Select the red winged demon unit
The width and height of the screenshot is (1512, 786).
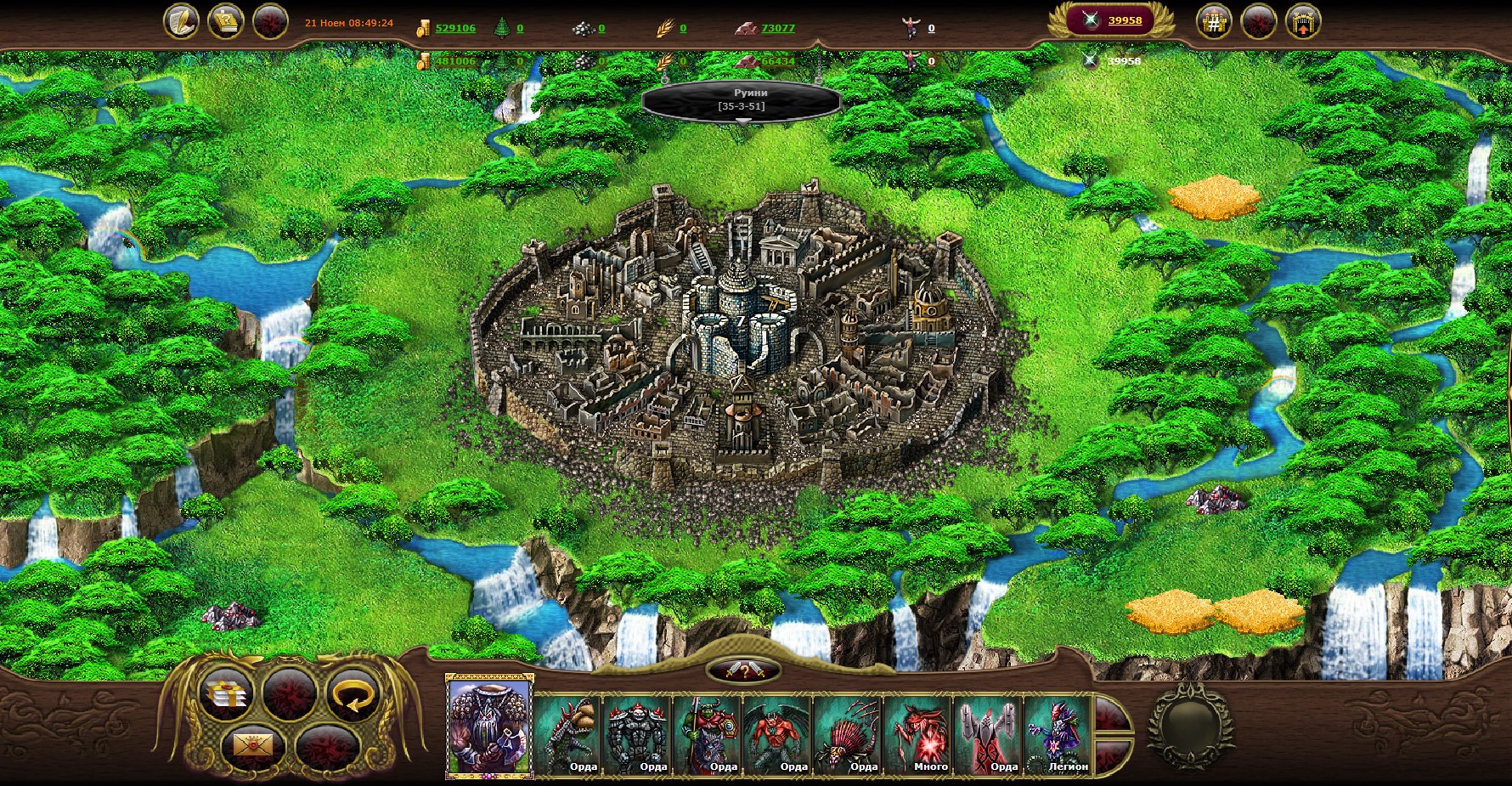(x=778, y=734)
